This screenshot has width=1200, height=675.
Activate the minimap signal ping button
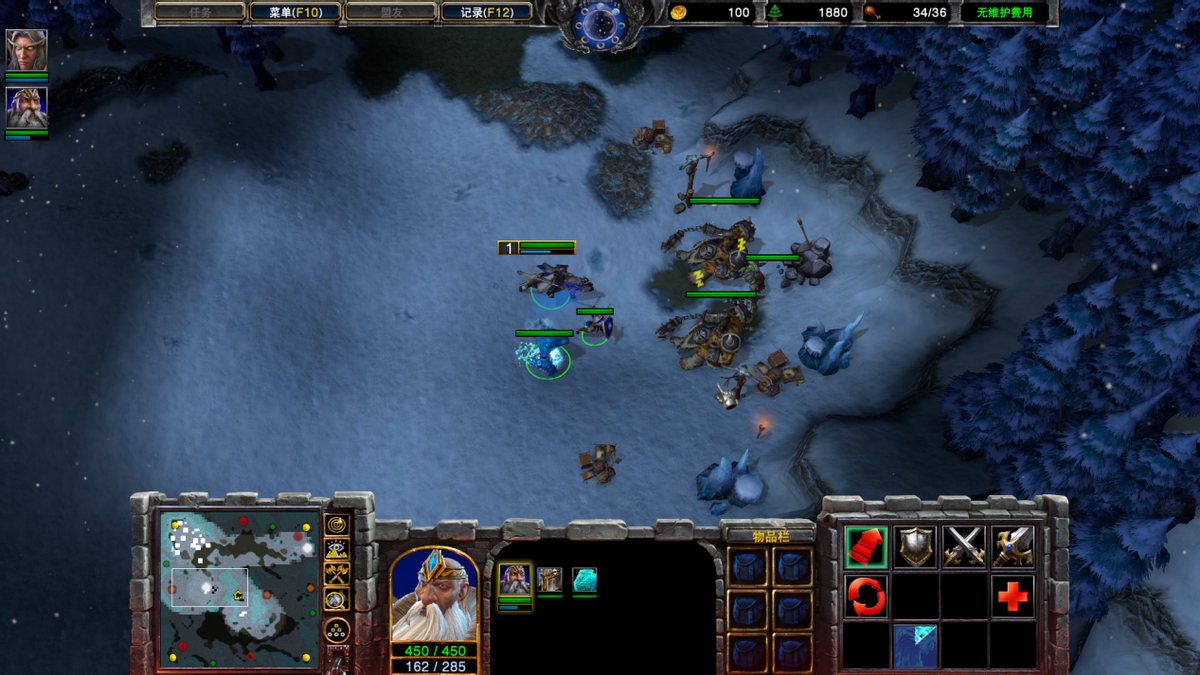tap(337, 524)
